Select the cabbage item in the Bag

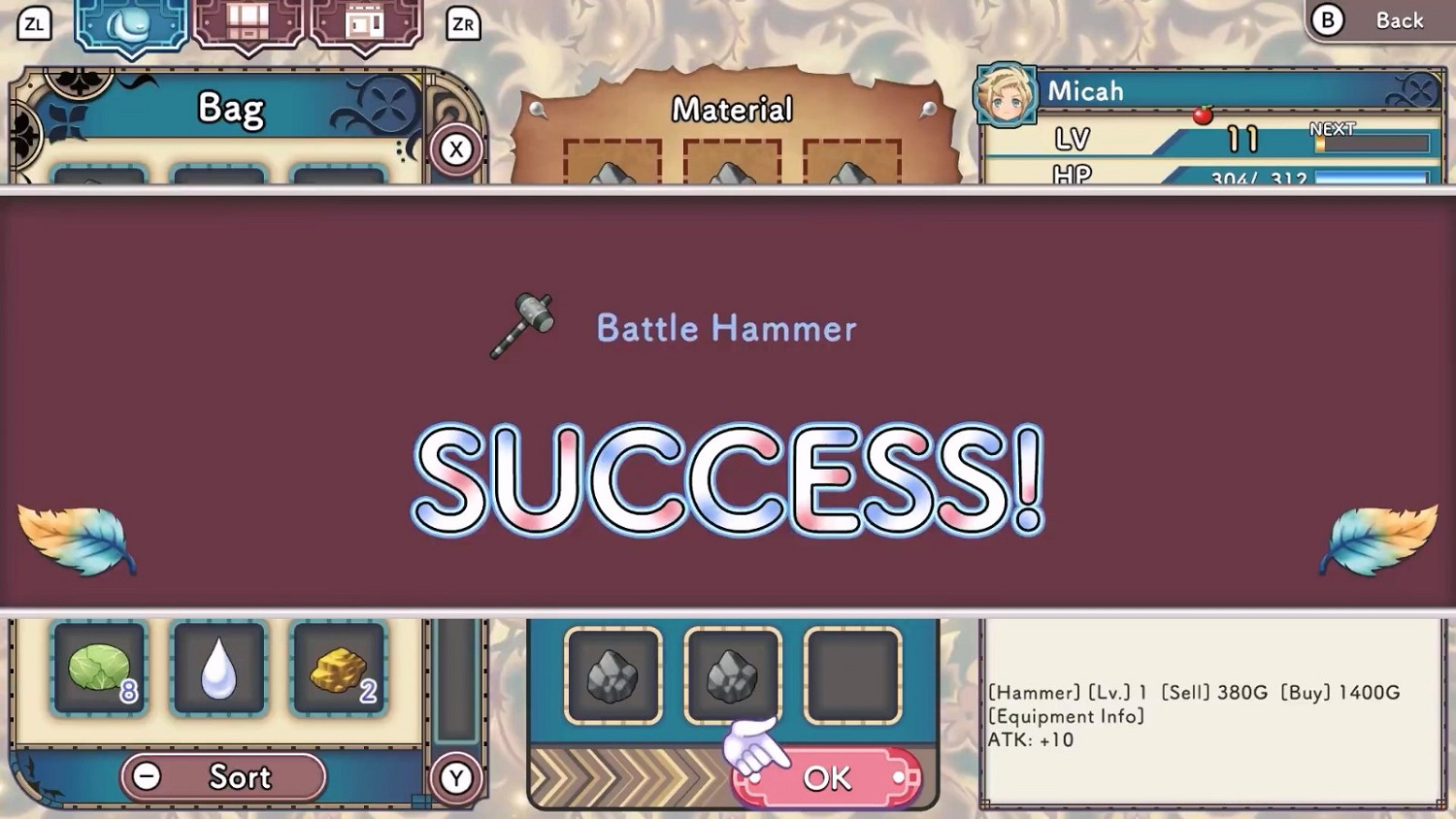click(x=100, y=670)
